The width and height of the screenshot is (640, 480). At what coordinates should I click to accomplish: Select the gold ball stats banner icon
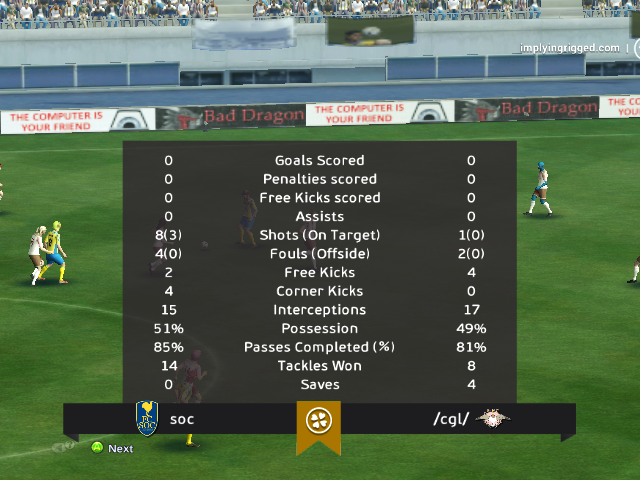pyautogui.click(x=318, y=420)
